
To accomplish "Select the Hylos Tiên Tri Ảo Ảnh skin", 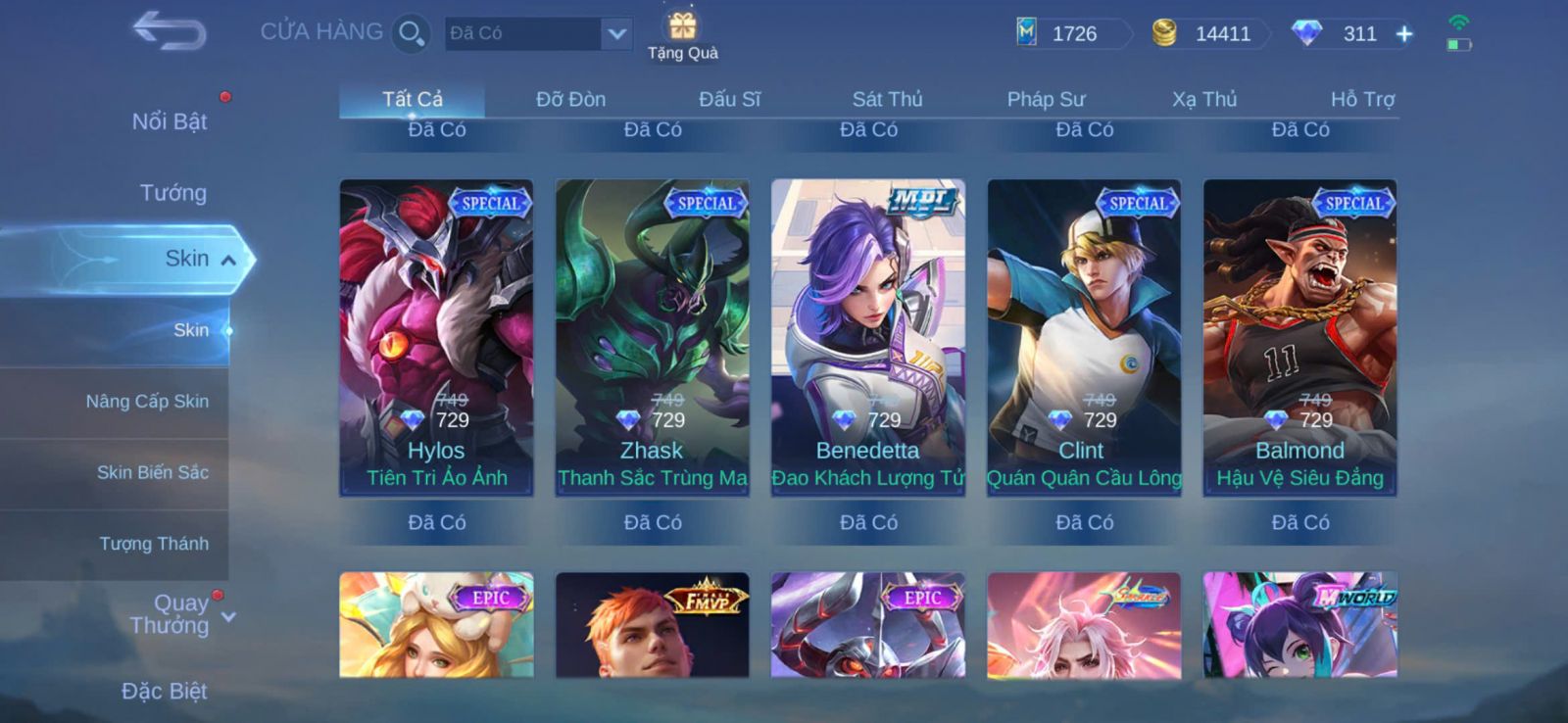I will tap(436, 338).
